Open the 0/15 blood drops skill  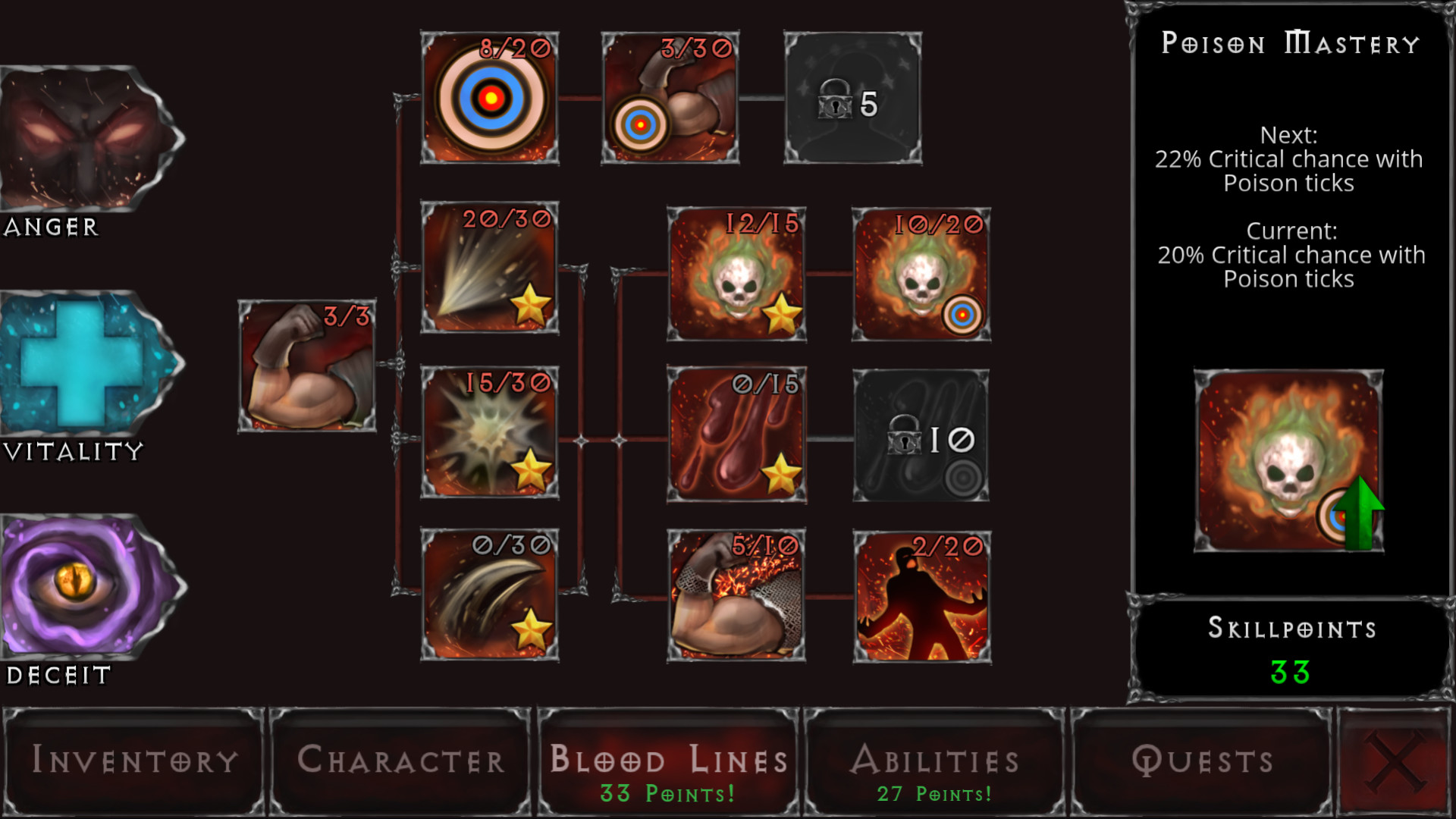click(x=736, y=436)
